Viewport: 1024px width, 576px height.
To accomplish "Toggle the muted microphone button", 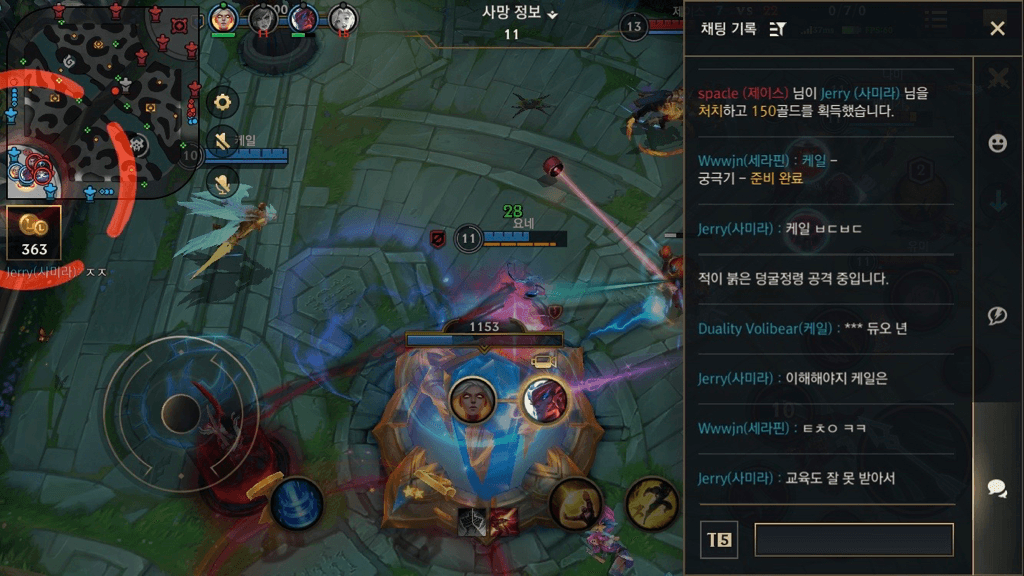I will (x=223, y=181).
